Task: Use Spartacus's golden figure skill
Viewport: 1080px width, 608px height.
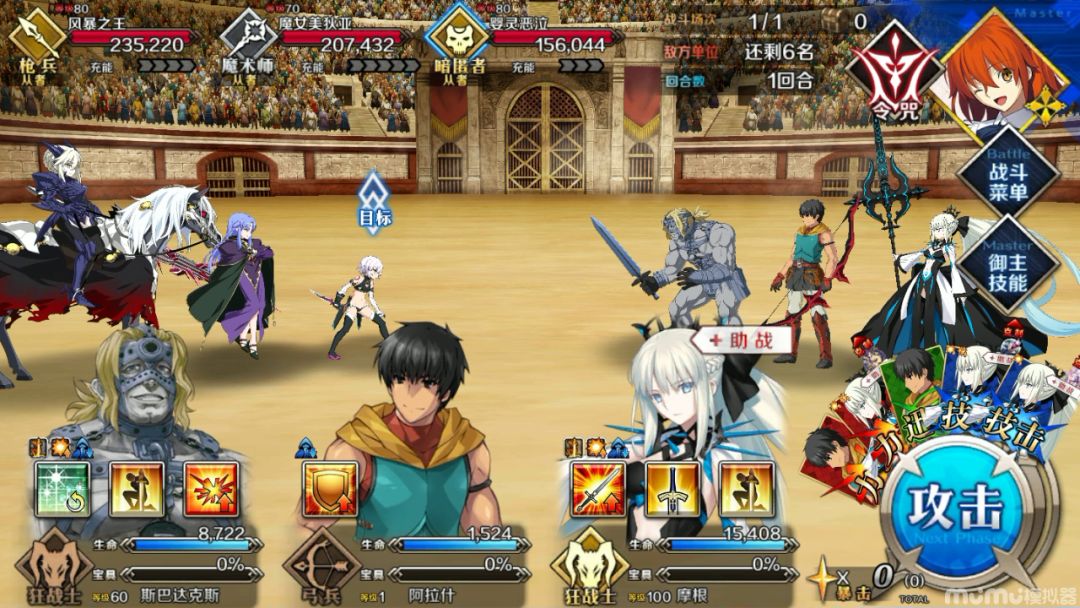Action: click(137, 489)
